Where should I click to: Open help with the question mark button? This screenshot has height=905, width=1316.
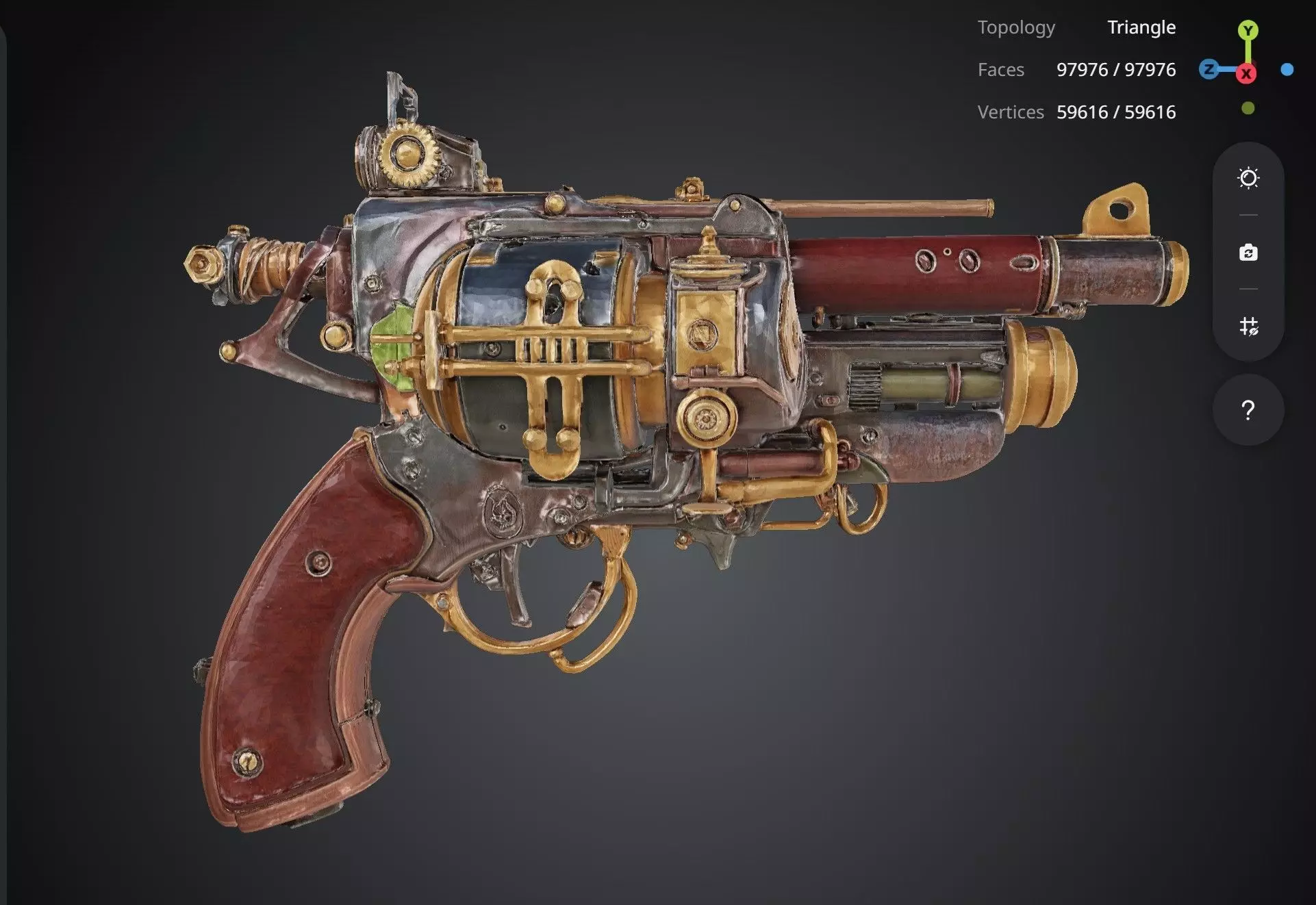point(1248,410)
